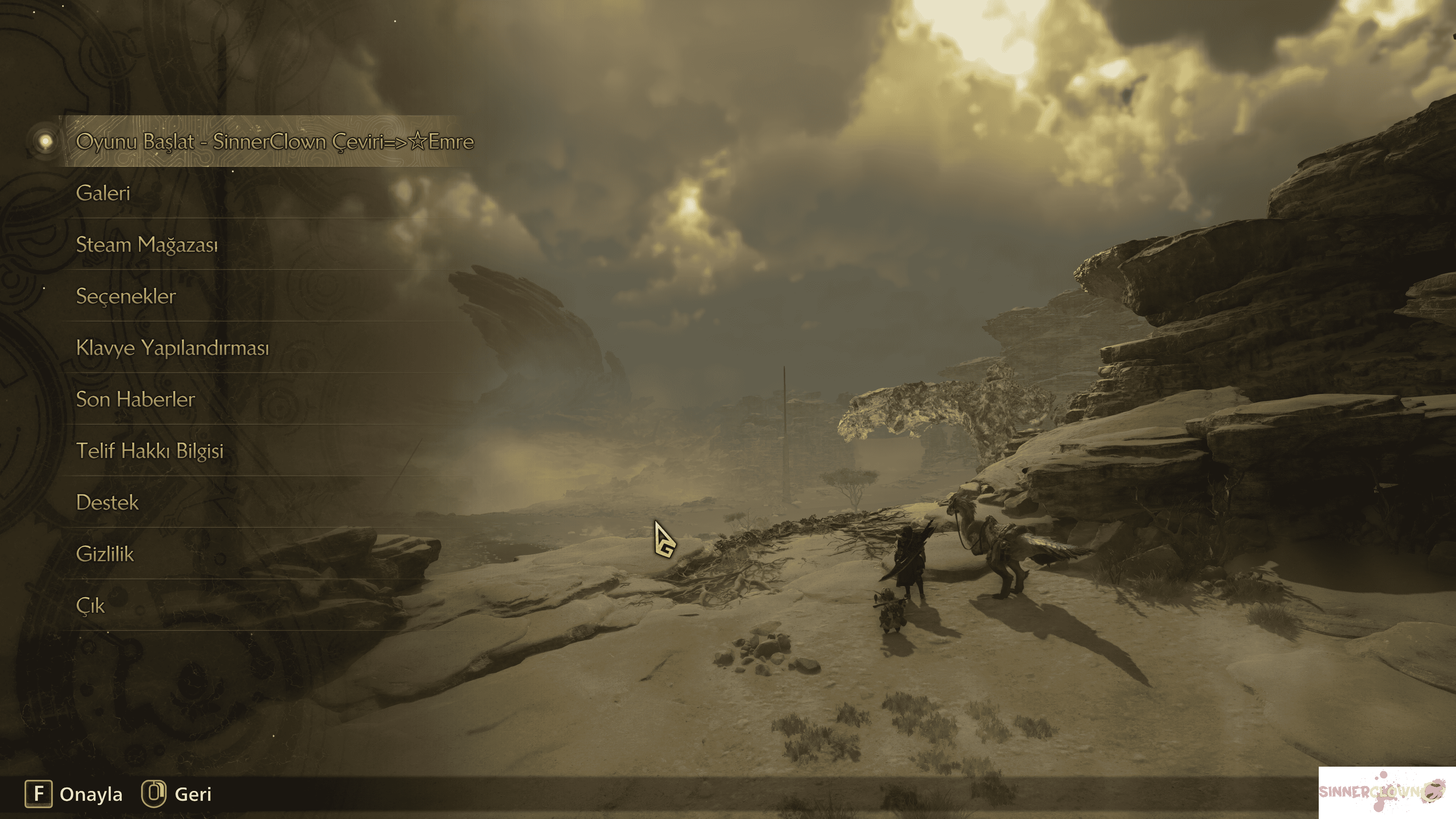The height and width of the screenshot is (819, 1456).
Task: Show Son Haberler latest news
Action: tap(136, 399)
